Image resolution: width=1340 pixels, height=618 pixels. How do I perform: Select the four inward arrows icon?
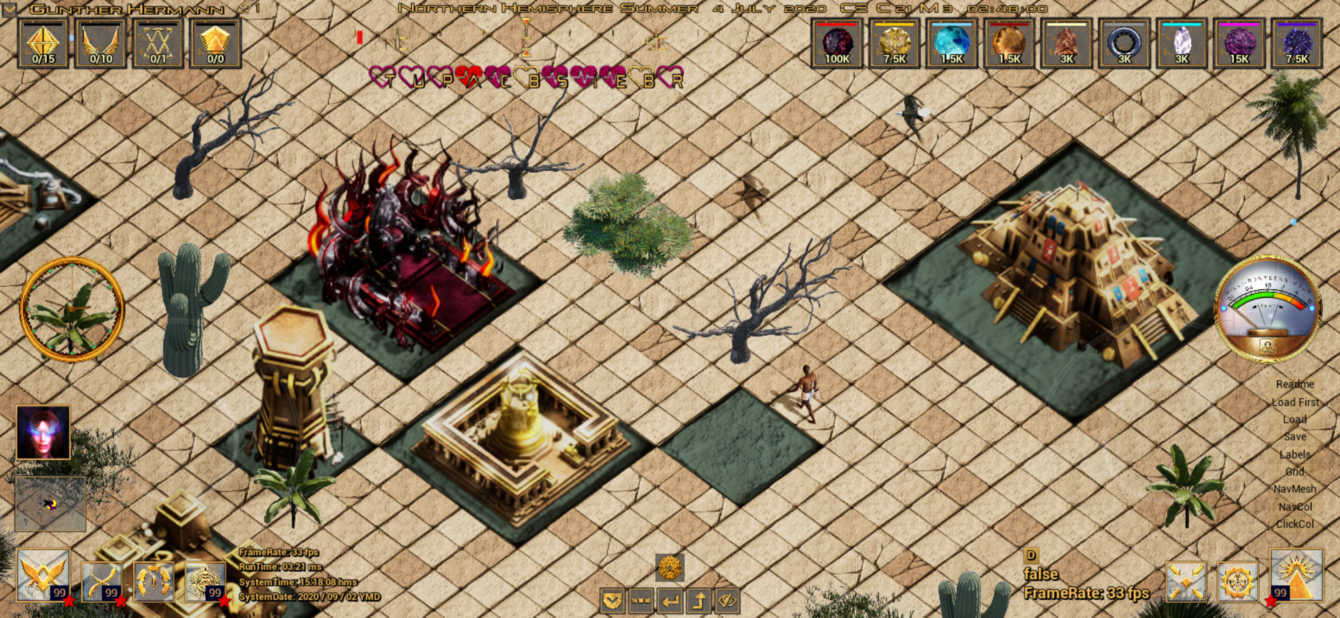coord(1186,581)
